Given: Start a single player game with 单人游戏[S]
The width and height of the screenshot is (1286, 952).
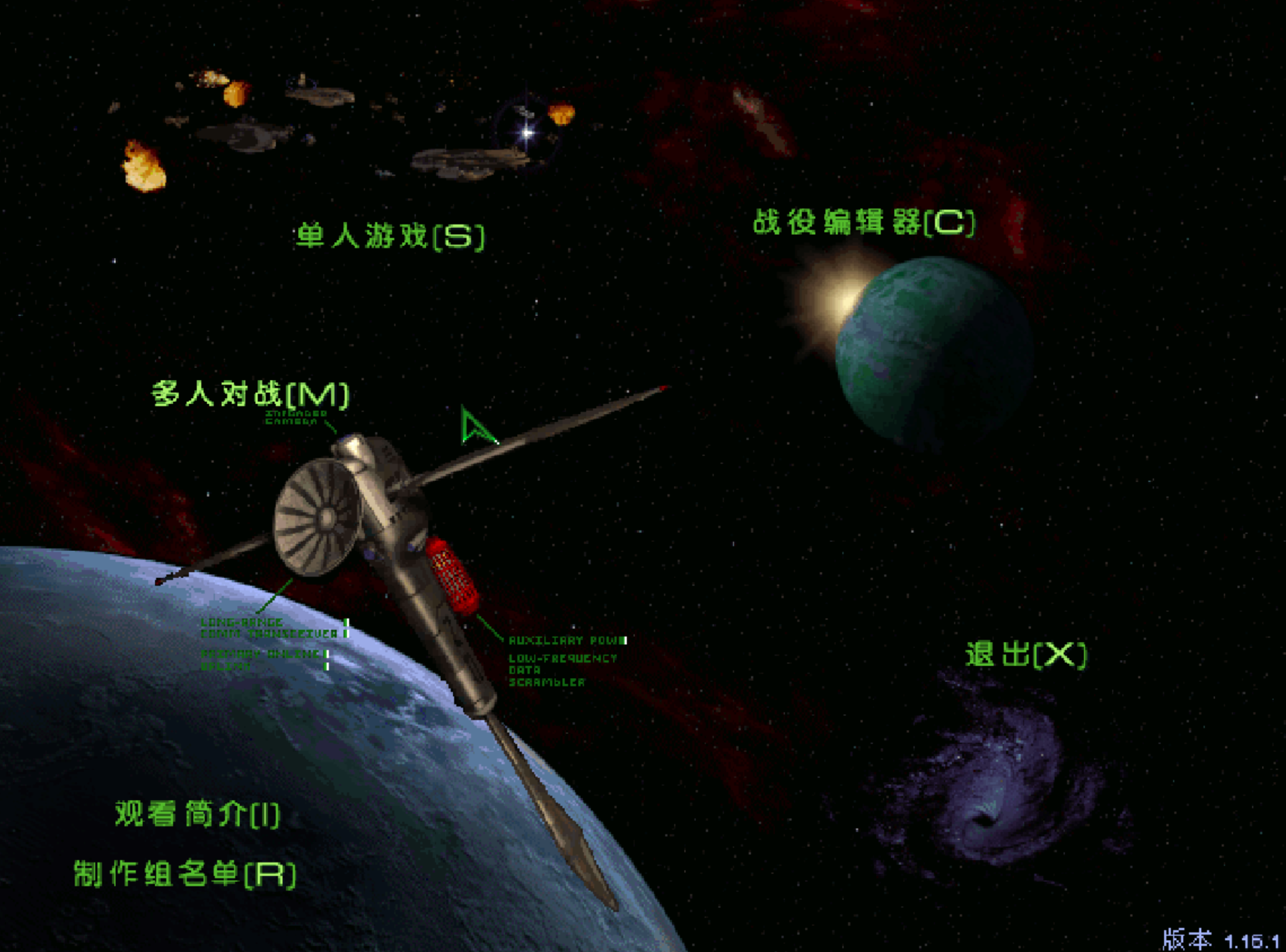Looking at the screenshot, I should point(390,235).
